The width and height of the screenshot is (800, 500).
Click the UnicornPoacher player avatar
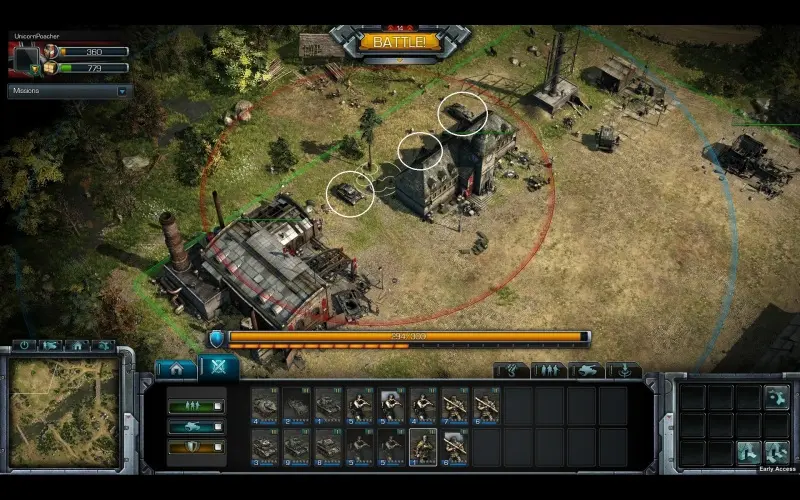(23, 58)
